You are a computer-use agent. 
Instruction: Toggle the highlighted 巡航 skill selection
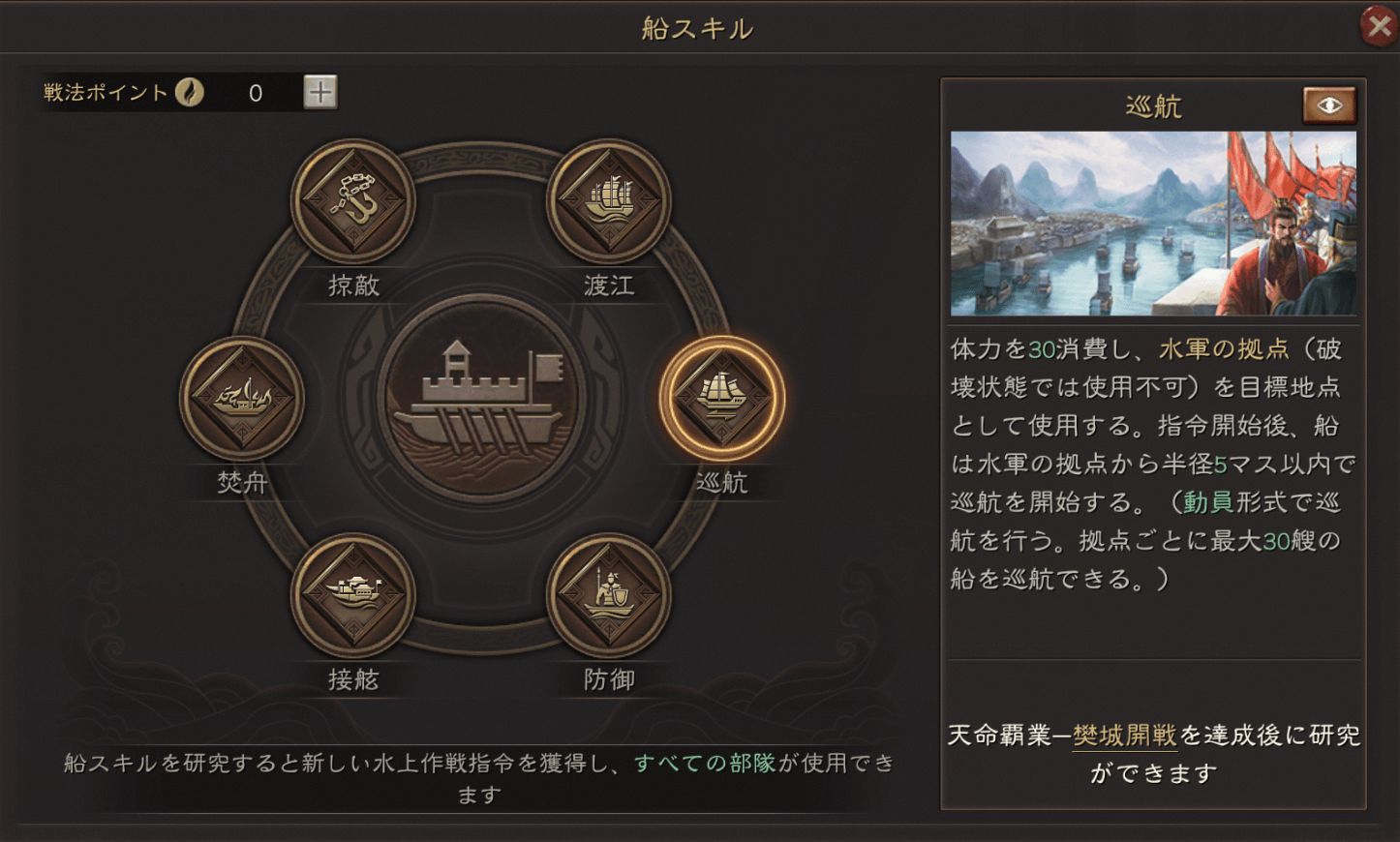(724, 395)
